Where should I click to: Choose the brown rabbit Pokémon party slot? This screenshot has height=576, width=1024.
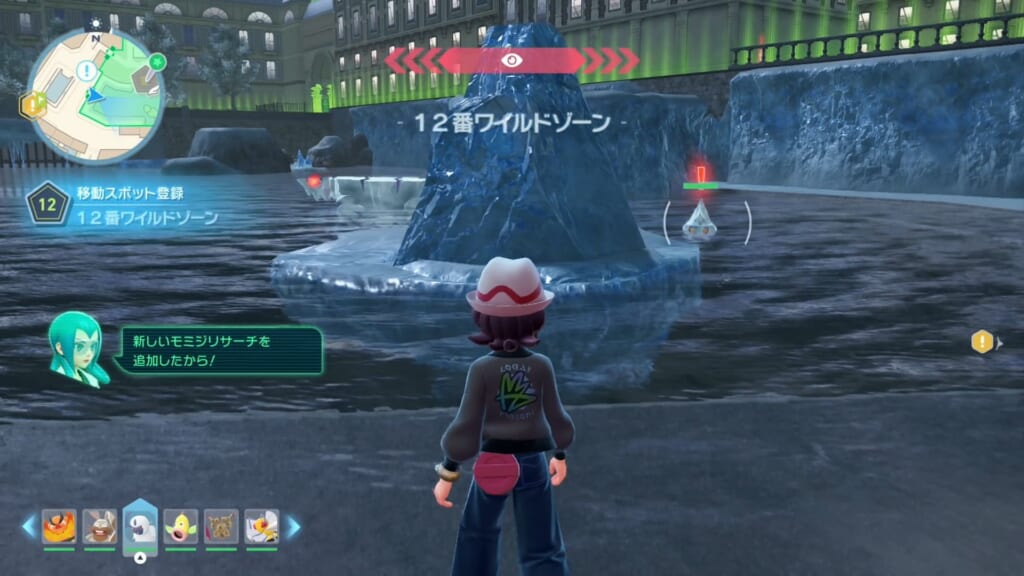[x=99, y=525]
